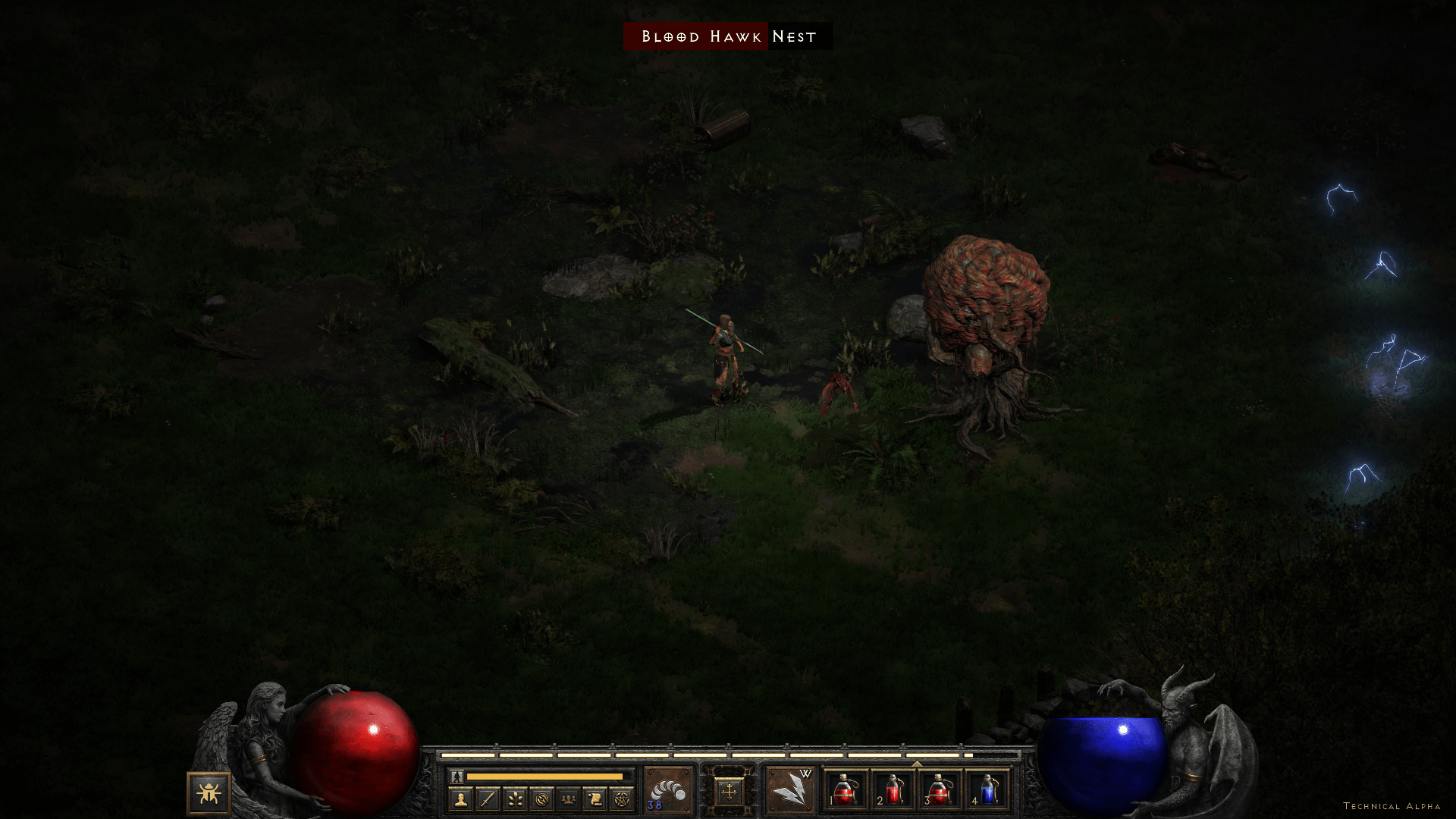Use the blue mana potion in slot 4

tap(987, 791)
